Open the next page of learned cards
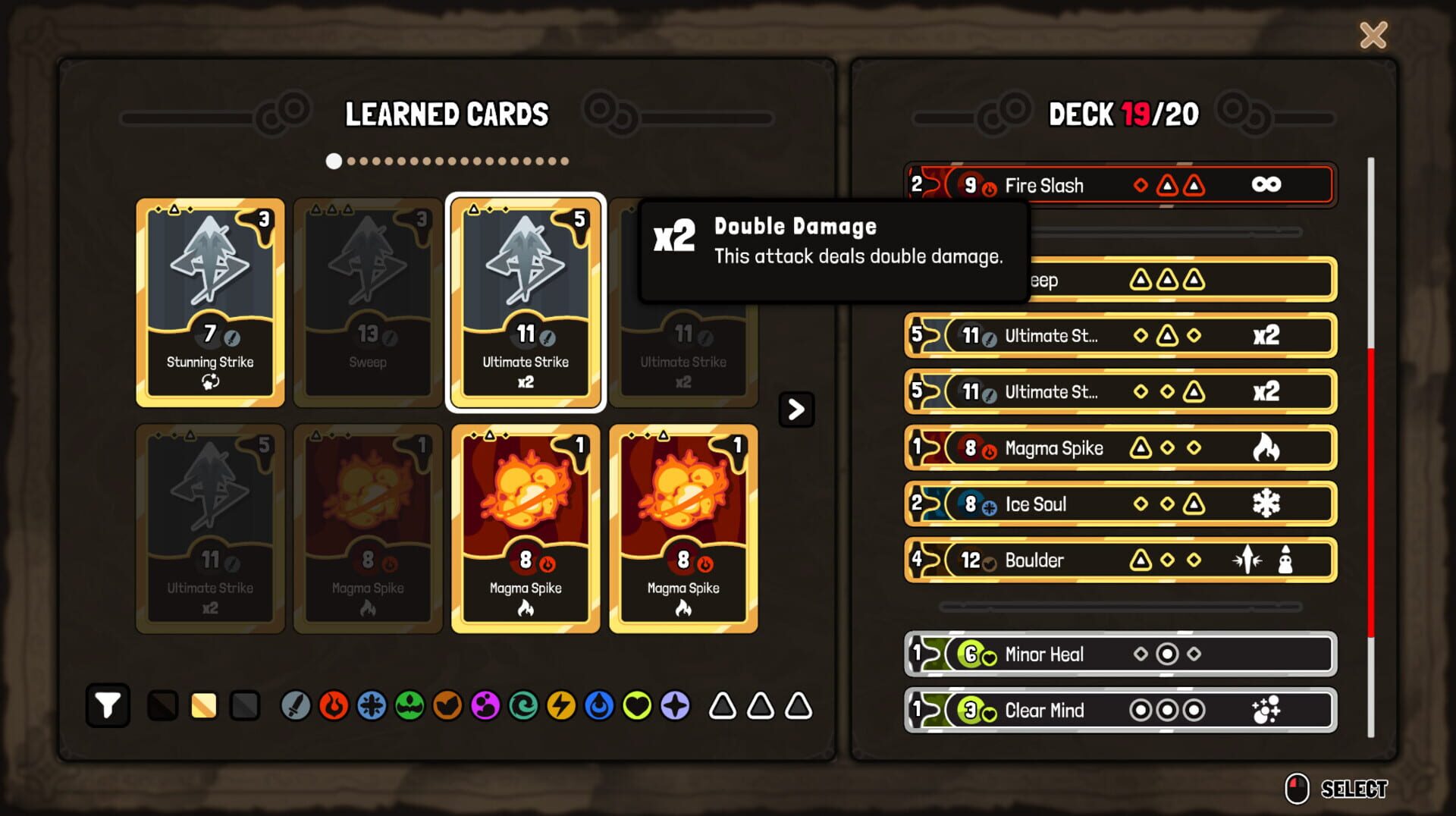The image size is (1456, 816). [x=795, y=410]
